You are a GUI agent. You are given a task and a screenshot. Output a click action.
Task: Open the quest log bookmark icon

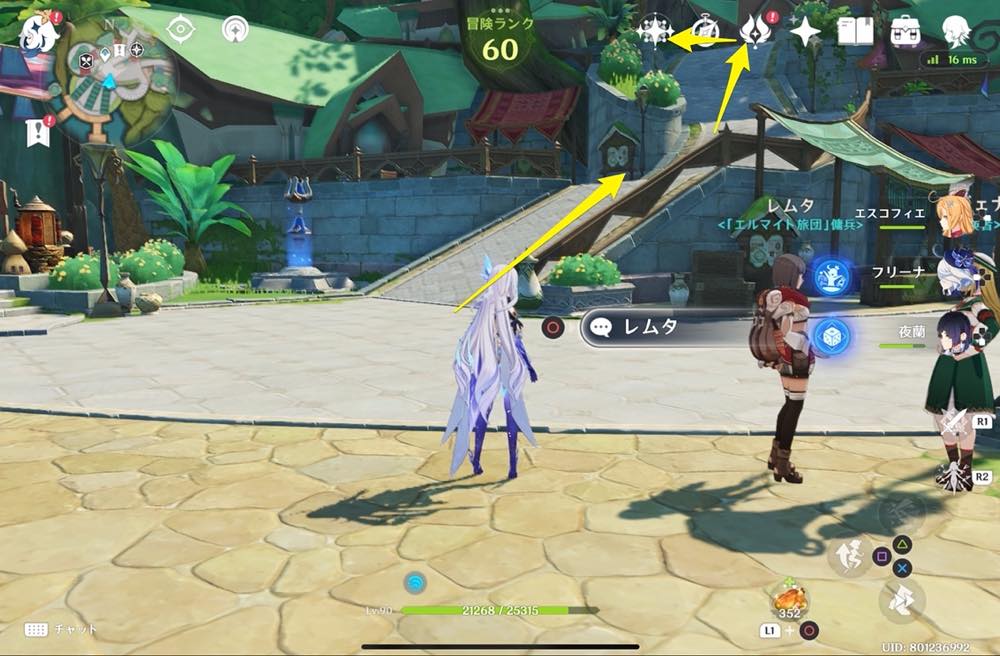[38, 131]
